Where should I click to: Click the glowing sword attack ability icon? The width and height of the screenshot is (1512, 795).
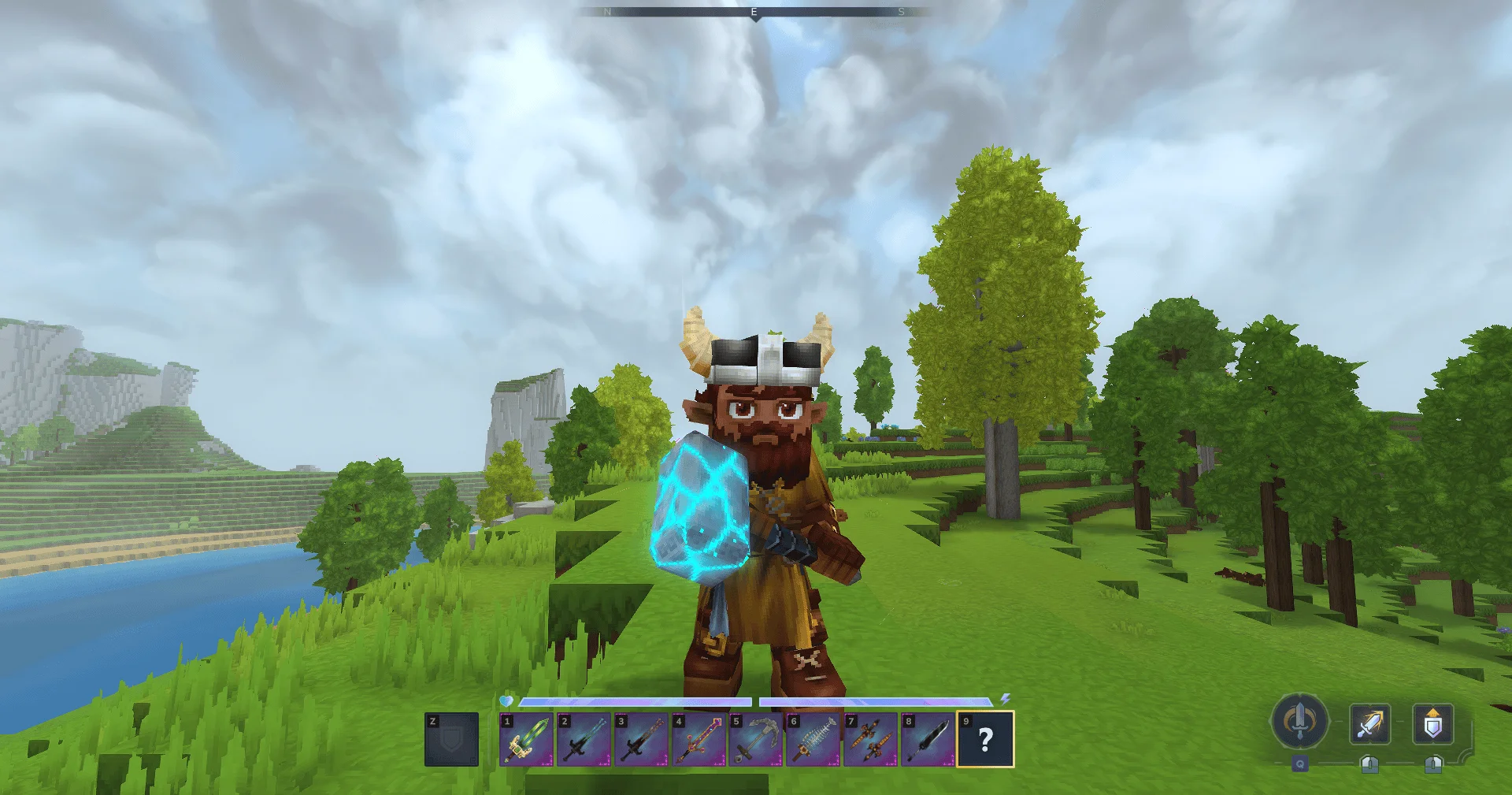[1369, 724]
